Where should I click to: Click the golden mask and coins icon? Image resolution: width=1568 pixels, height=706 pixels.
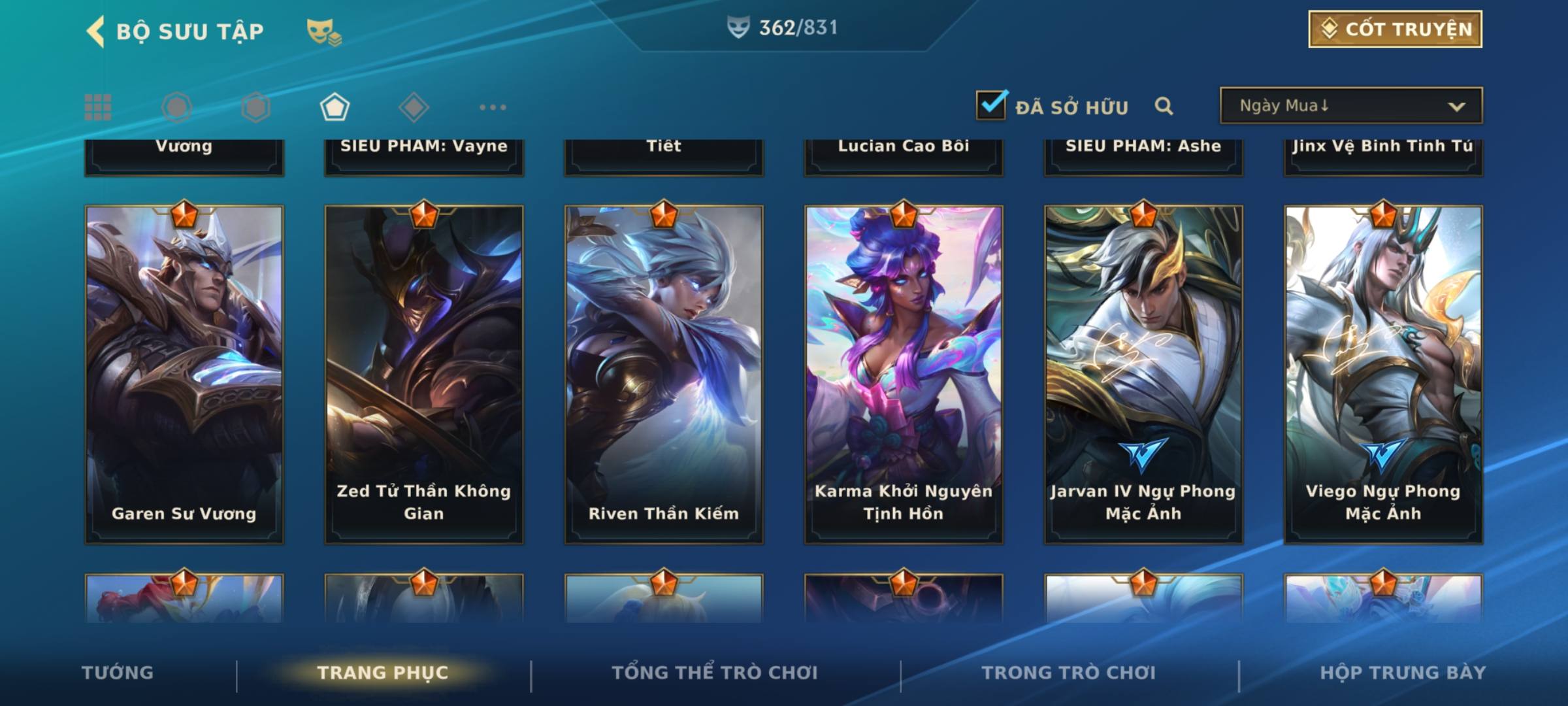(324, 31)
